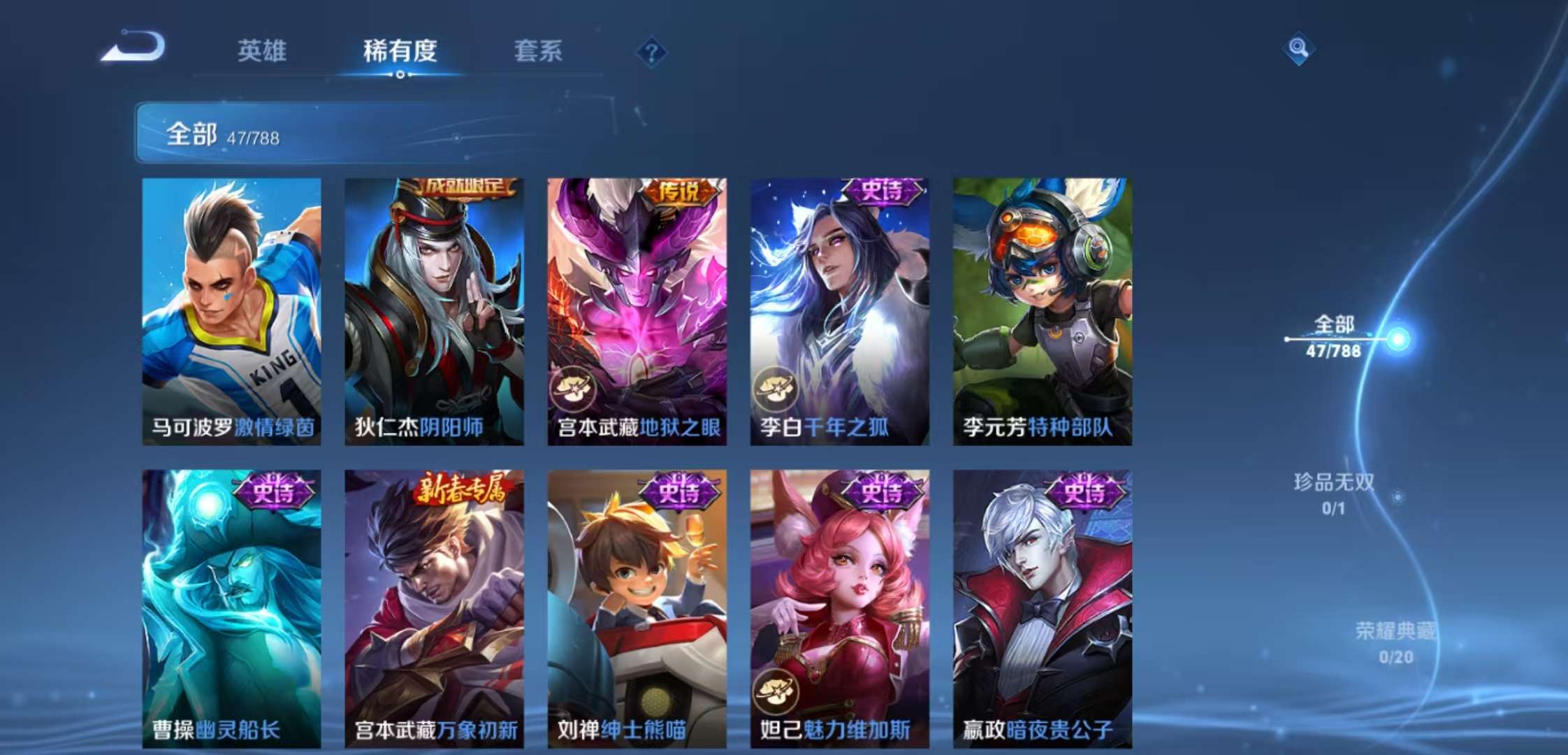Image resolution: width=1568 pixels, height=755 pixels.
Task: Click the question mark help icon
Action: 651,50
